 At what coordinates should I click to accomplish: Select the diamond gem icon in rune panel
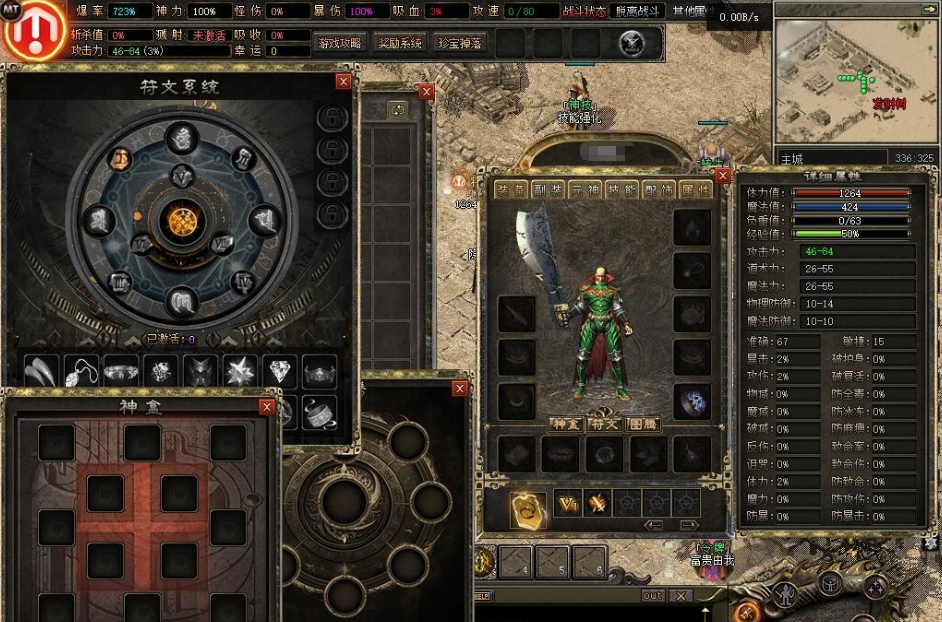coord(279,371)
